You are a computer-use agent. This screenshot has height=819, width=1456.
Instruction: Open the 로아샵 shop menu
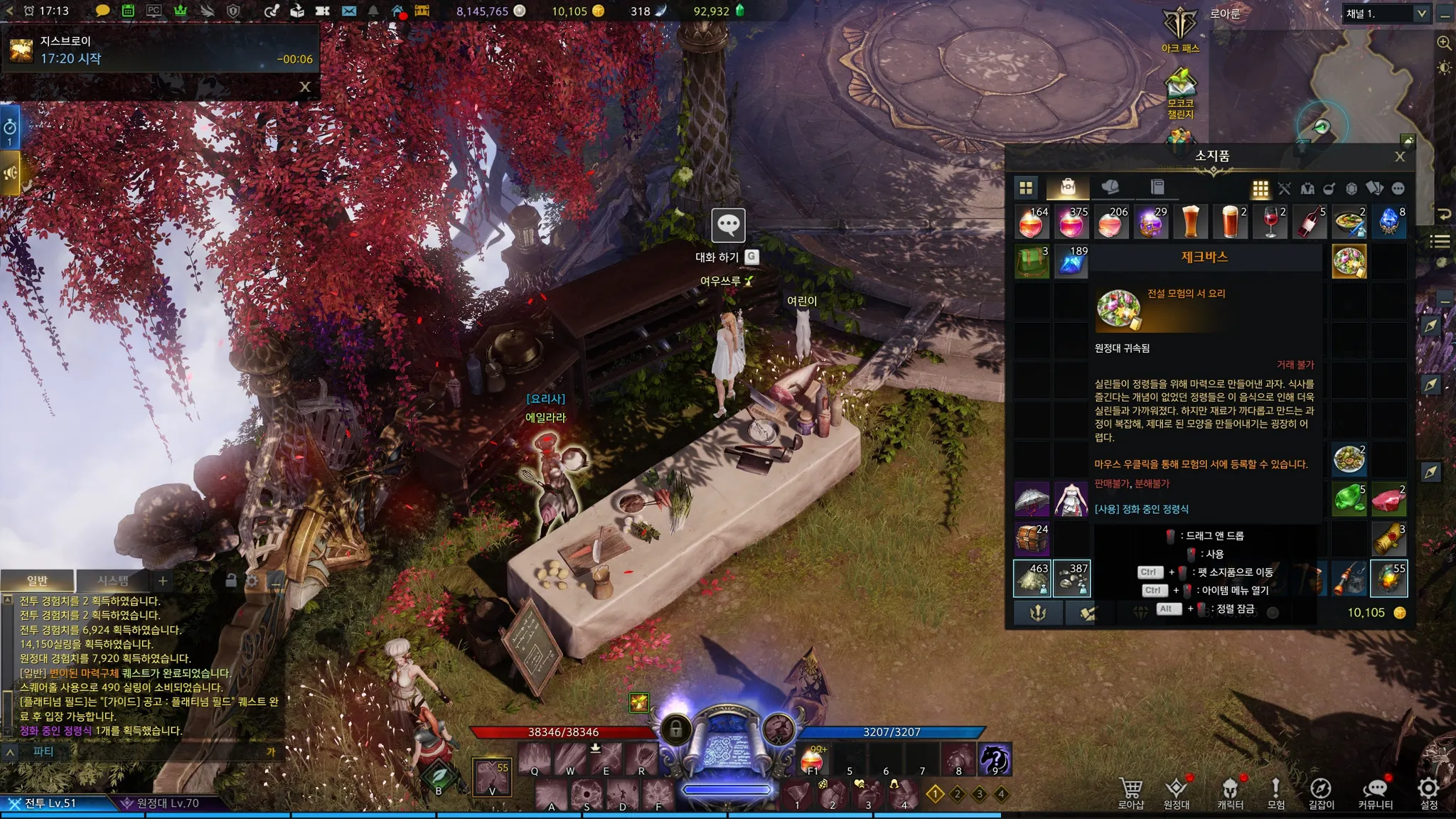[x=1130, y=792]
